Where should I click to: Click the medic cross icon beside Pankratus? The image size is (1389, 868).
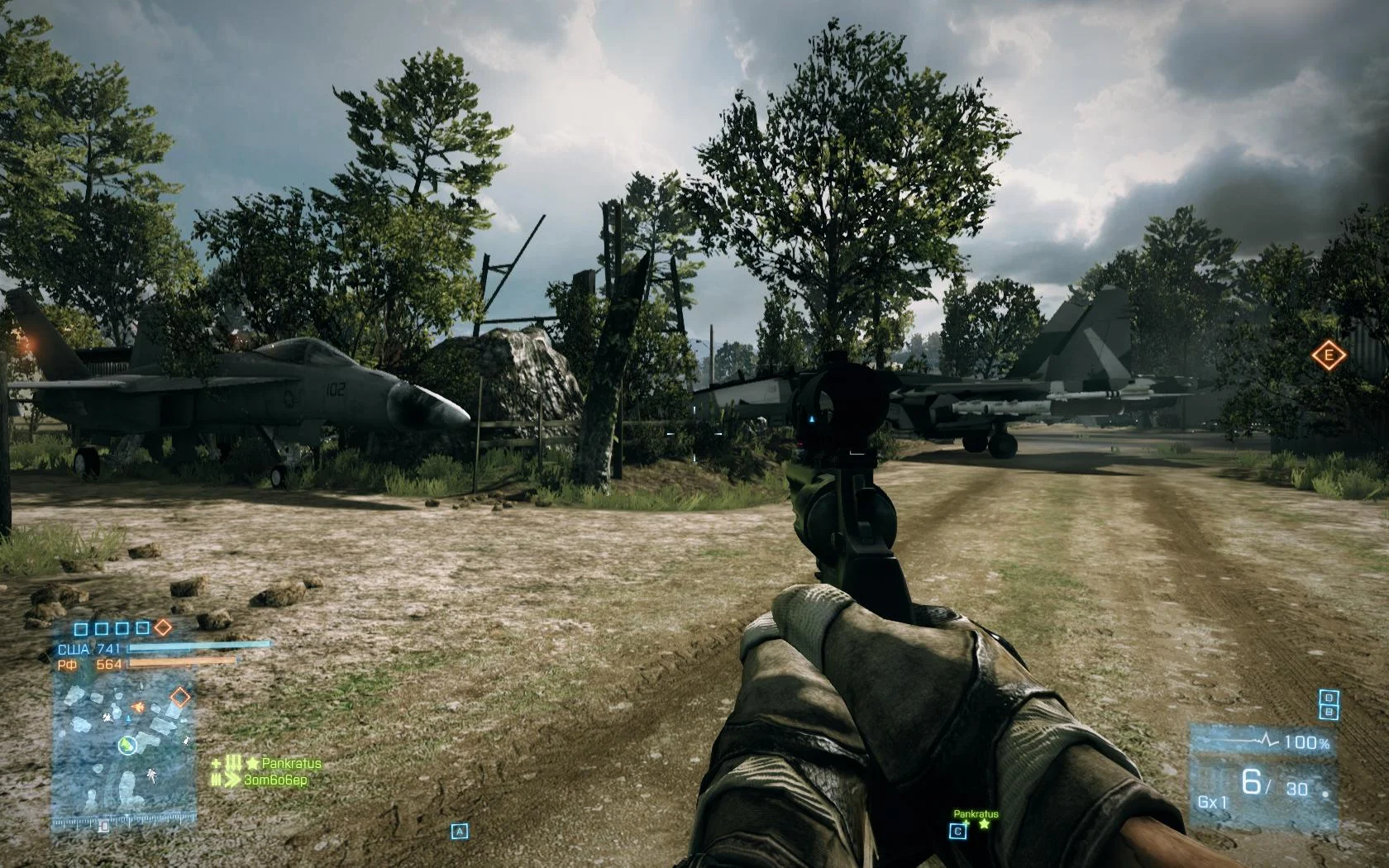tap(216, 763)
